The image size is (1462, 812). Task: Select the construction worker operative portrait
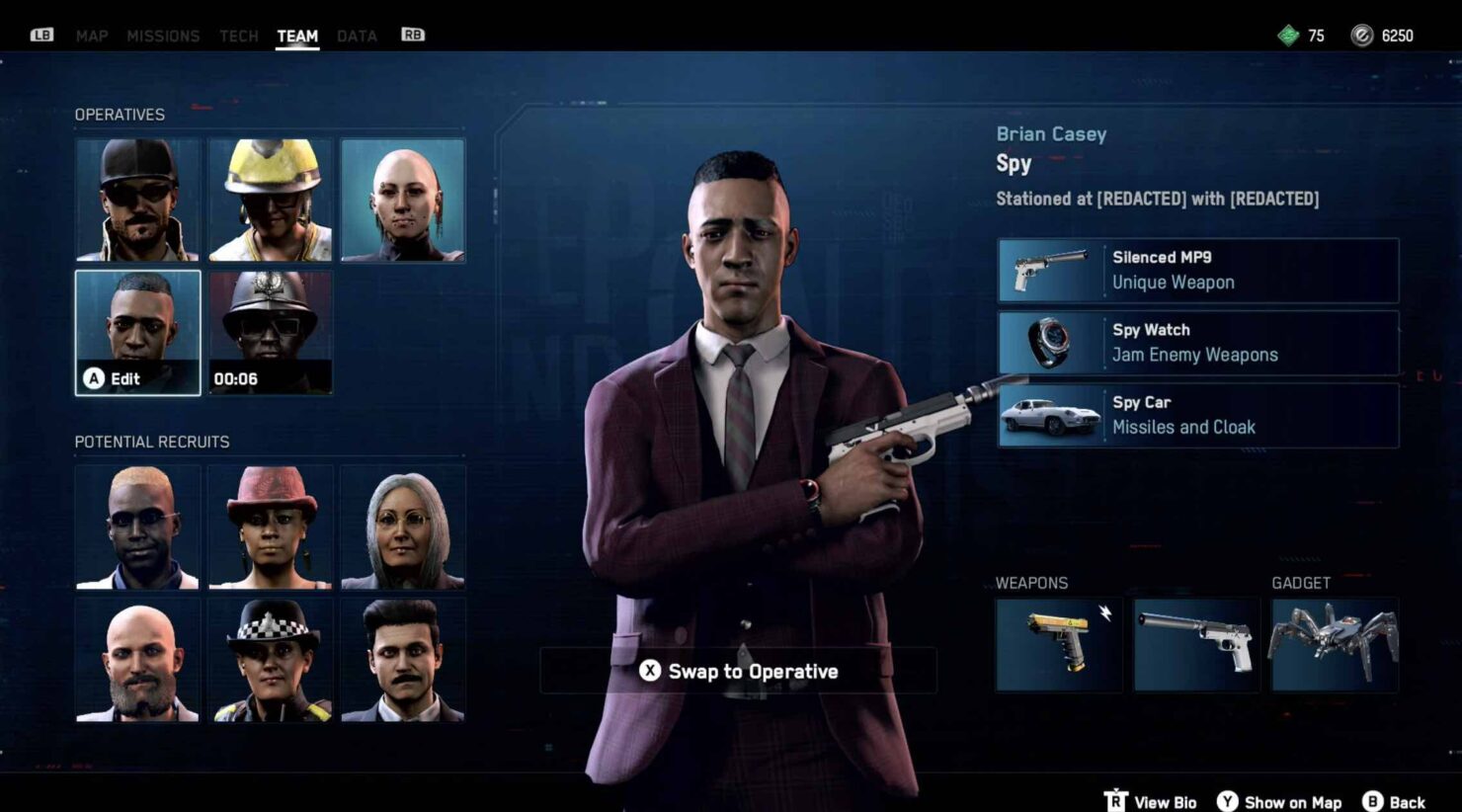pyautogui.click(x=270, y=200)
